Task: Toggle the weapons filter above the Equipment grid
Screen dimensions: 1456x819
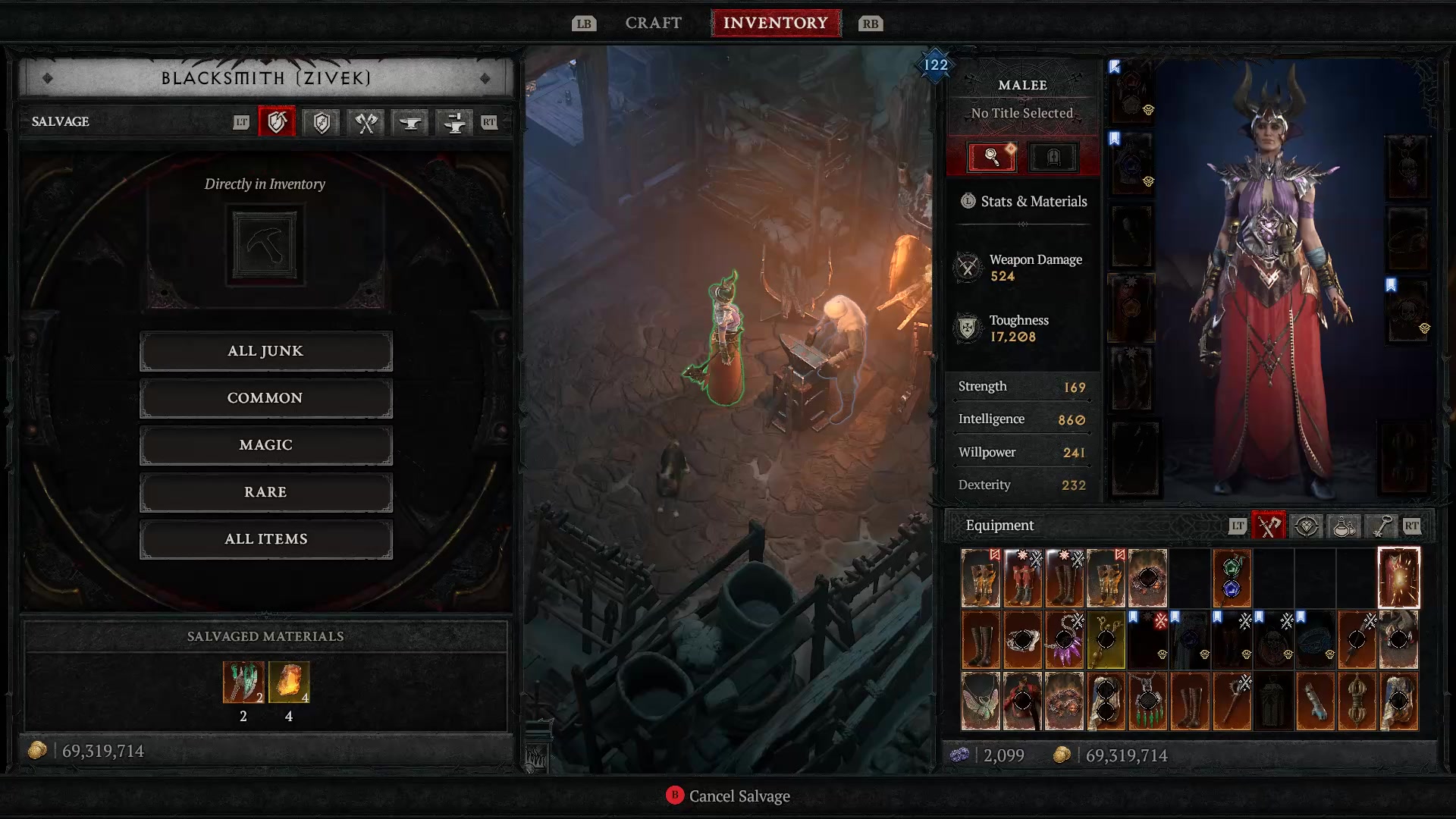Action: (x=1267, y=525)
